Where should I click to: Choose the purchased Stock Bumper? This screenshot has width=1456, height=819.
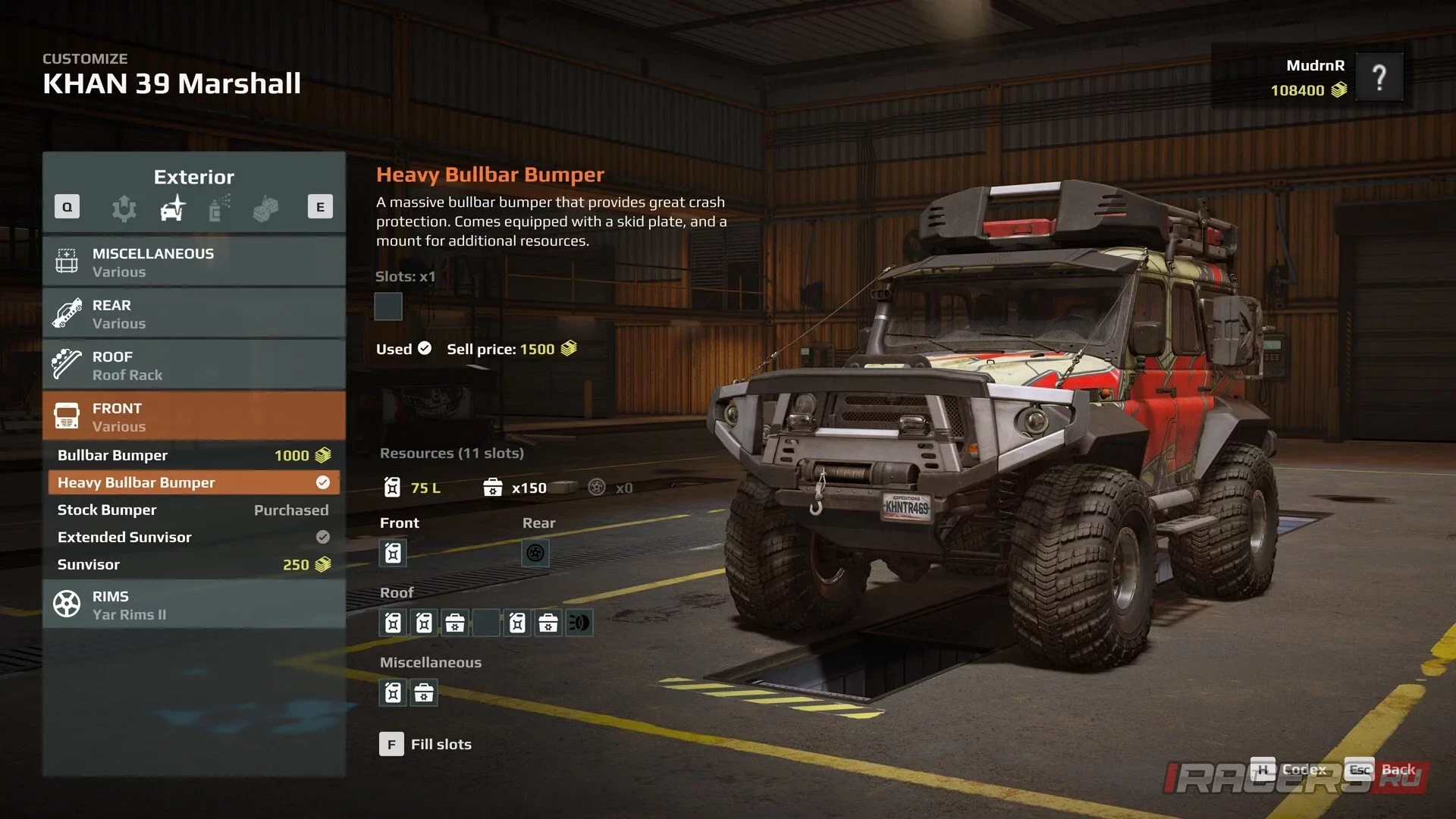pyautogui.click(x=194, y=510)
